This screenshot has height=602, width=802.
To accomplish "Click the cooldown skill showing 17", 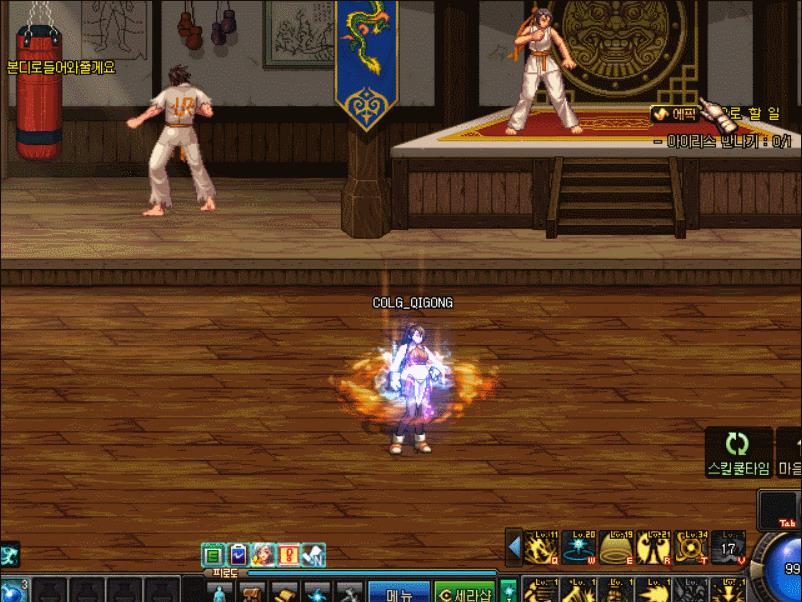I will coord(729,547).
